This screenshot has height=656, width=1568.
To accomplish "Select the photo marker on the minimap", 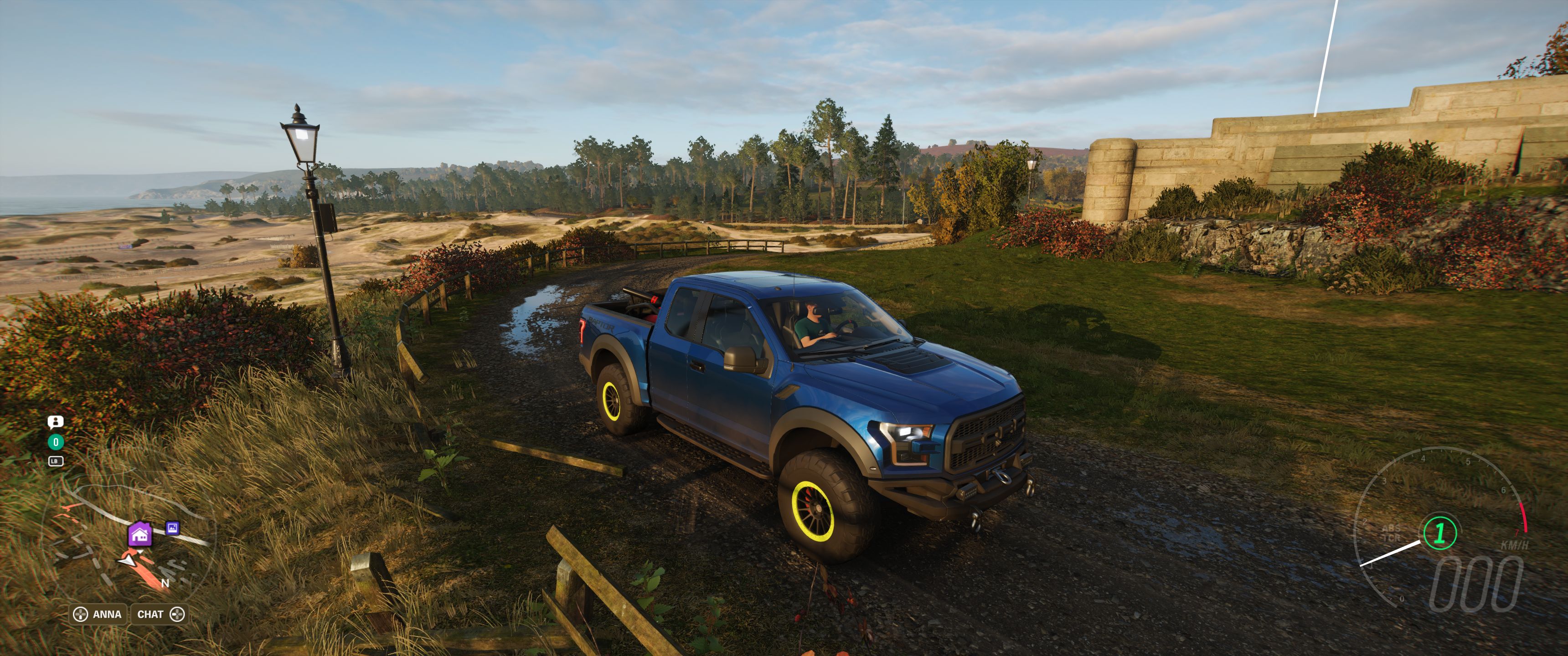I will [173, 528].
